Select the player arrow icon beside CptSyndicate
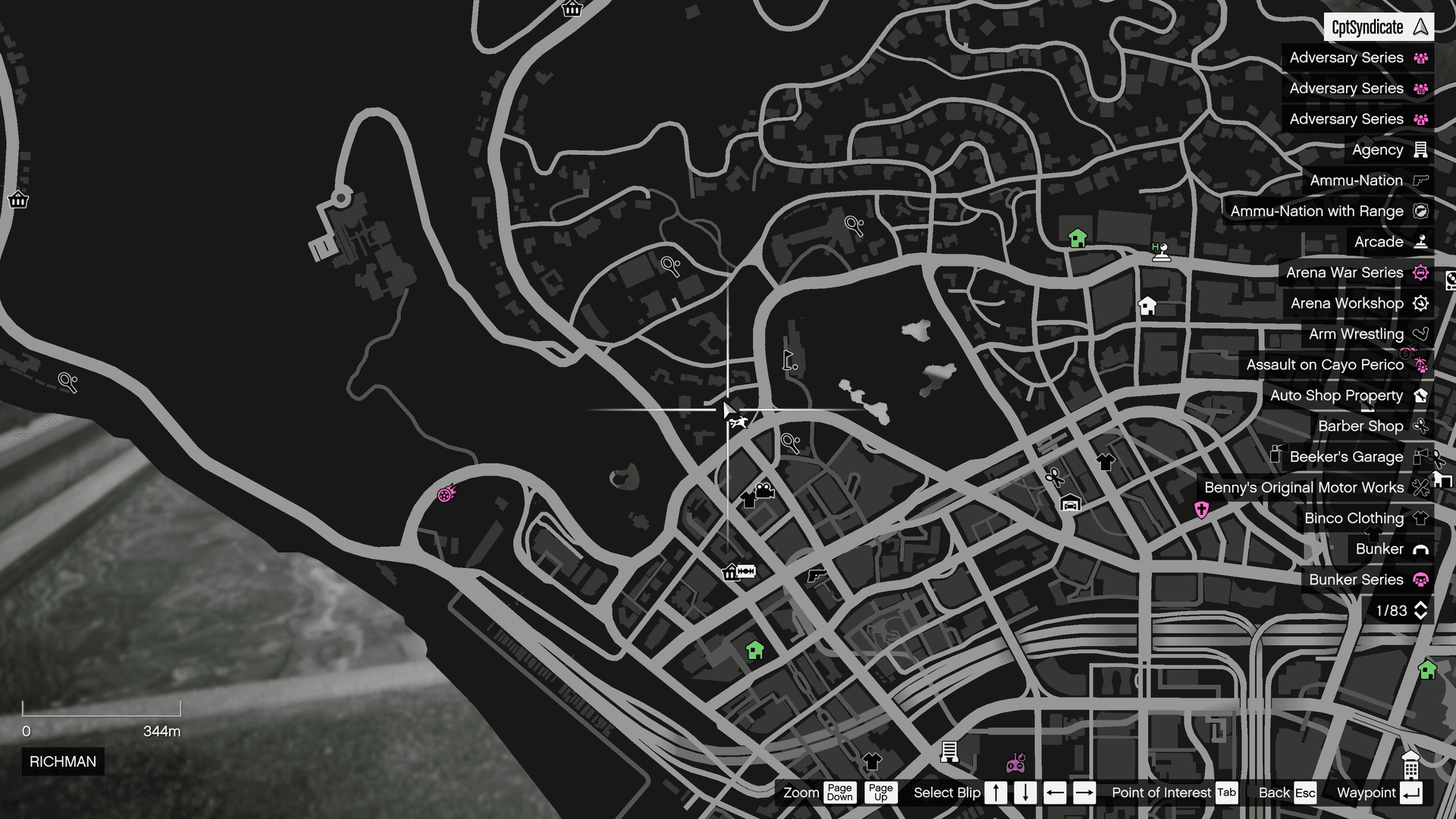The width and height of the screenshot is (1456, 819). pos(1421,27)
